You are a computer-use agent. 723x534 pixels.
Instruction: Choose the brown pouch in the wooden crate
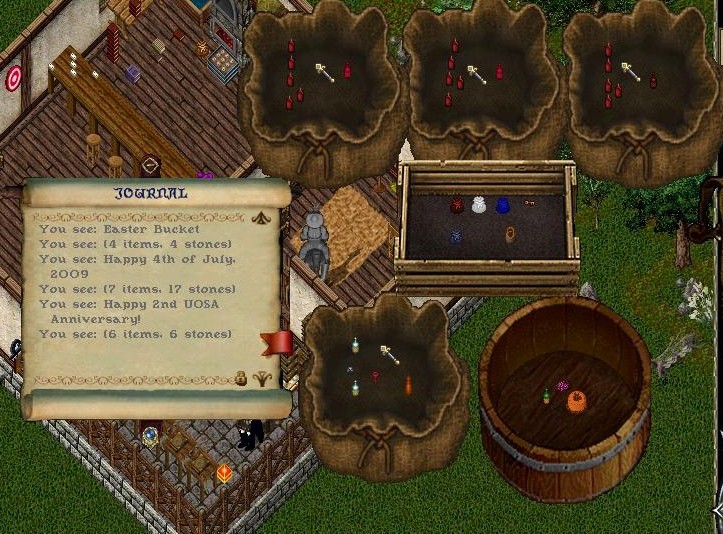pyautogui.click(x=509, y=235)
